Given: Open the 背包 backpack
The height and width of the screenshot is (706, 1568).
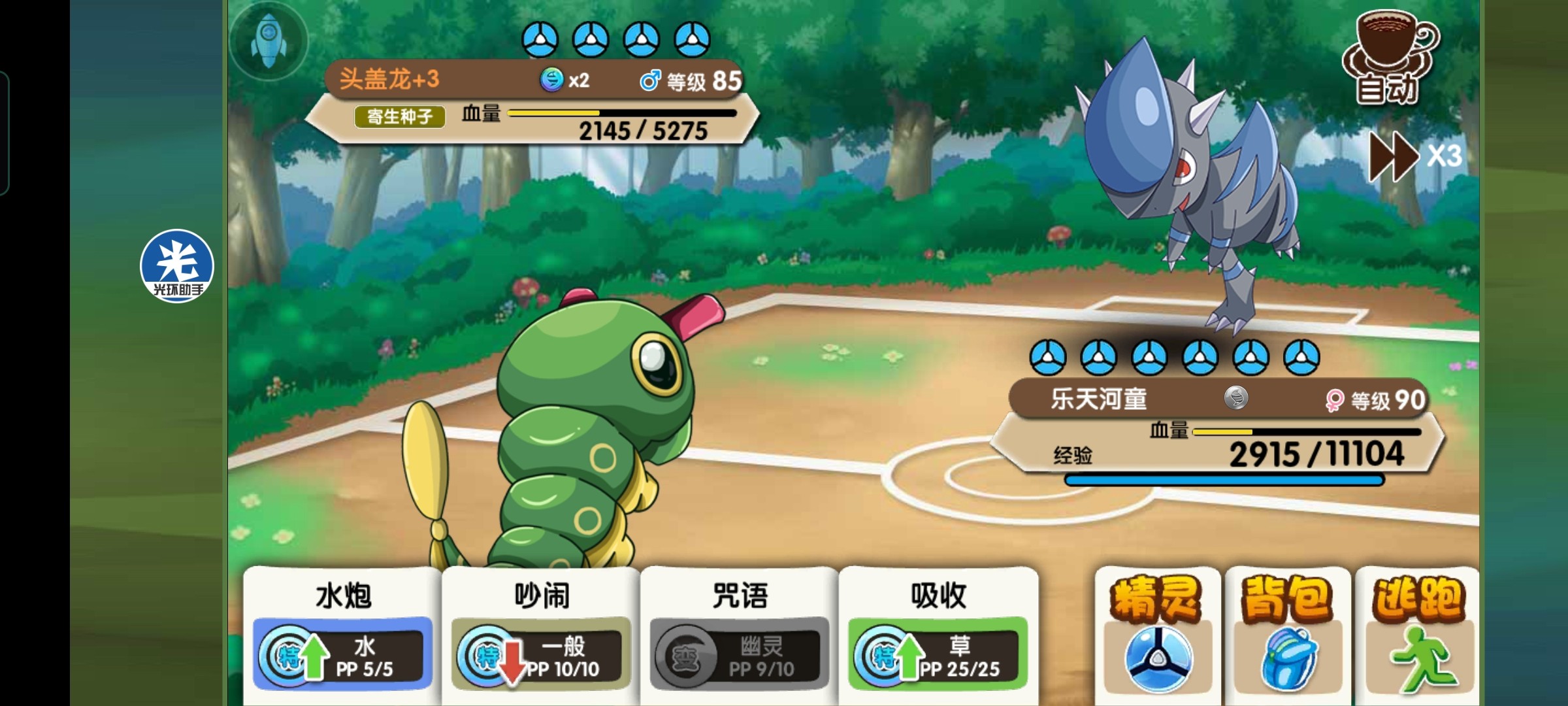Looking at the screenshot, I should [x=1287, y=634].
